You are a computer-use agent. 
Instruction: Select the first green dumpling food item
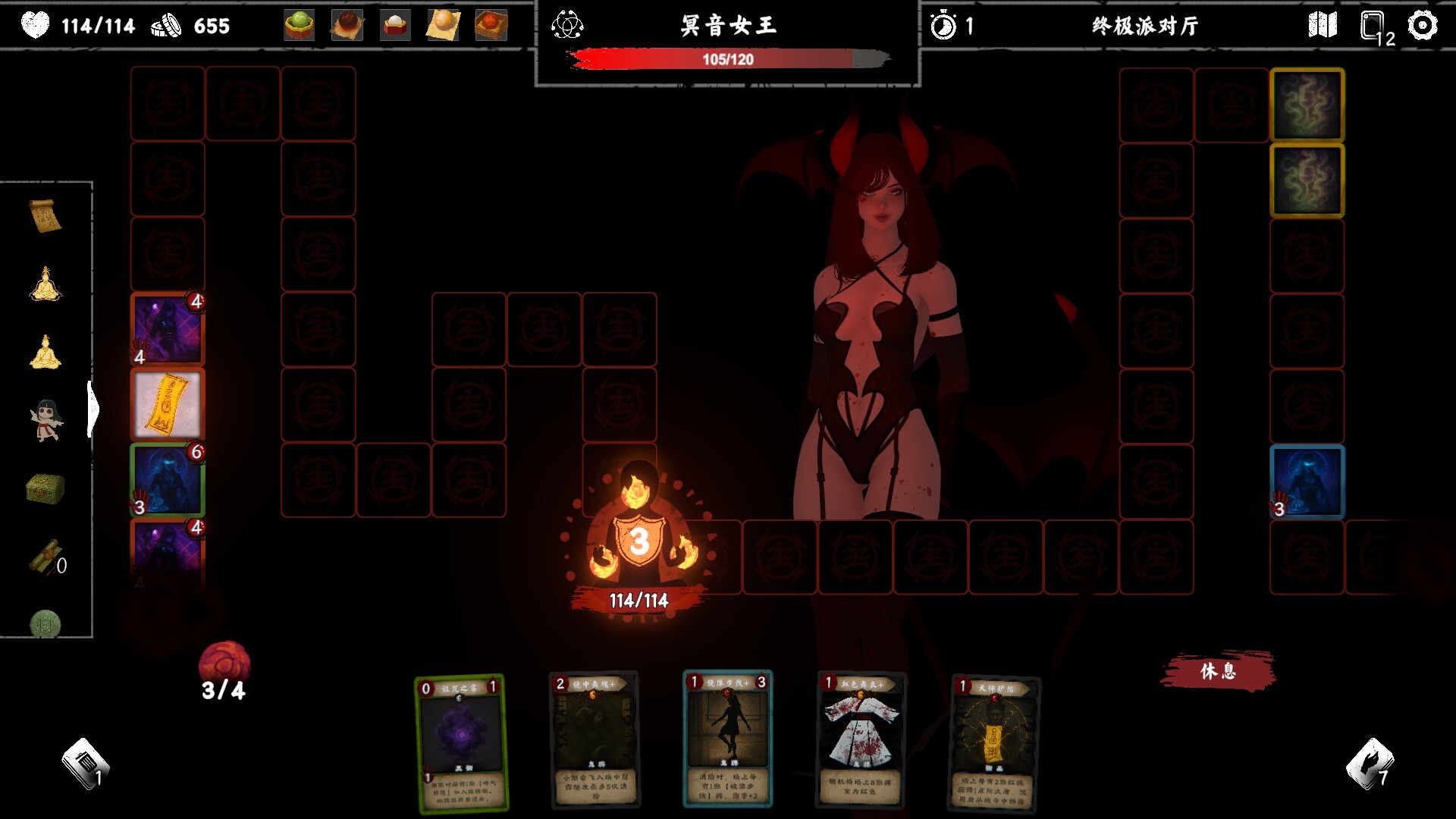point(298,24)
